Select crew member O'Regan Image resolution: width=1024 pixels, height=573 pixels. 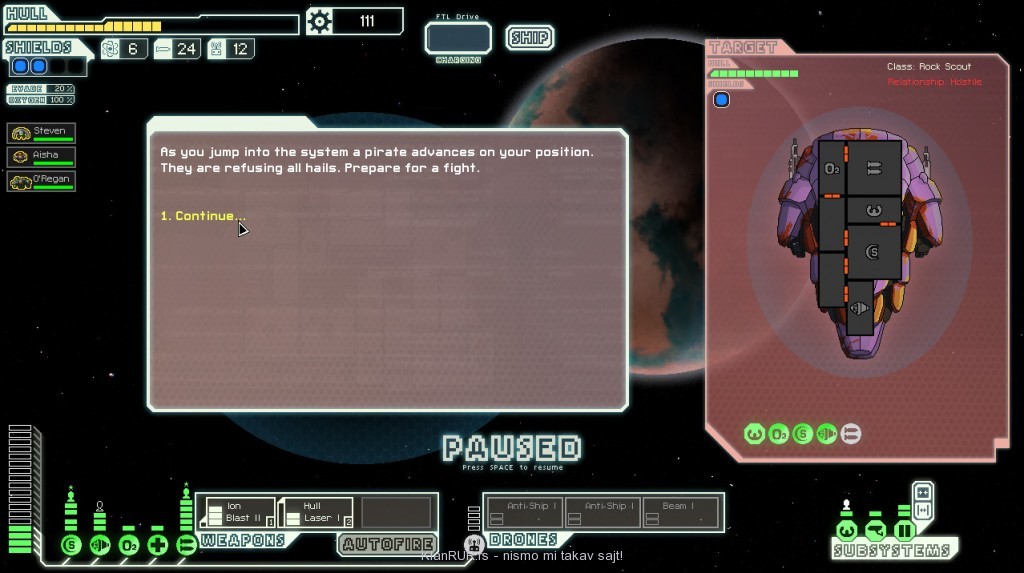click(41, 181)
